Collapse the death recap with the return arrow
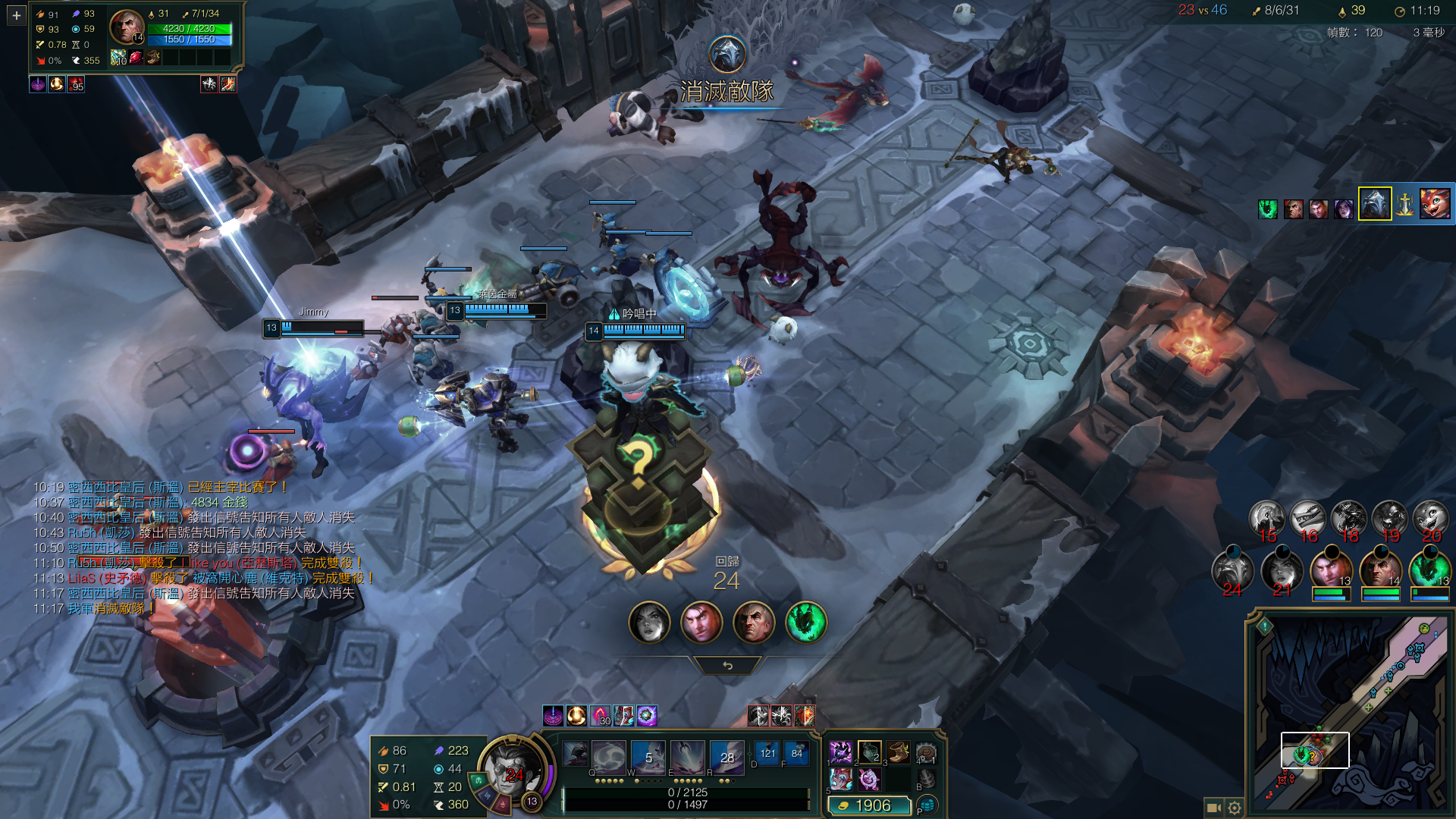 click(727, 666)
